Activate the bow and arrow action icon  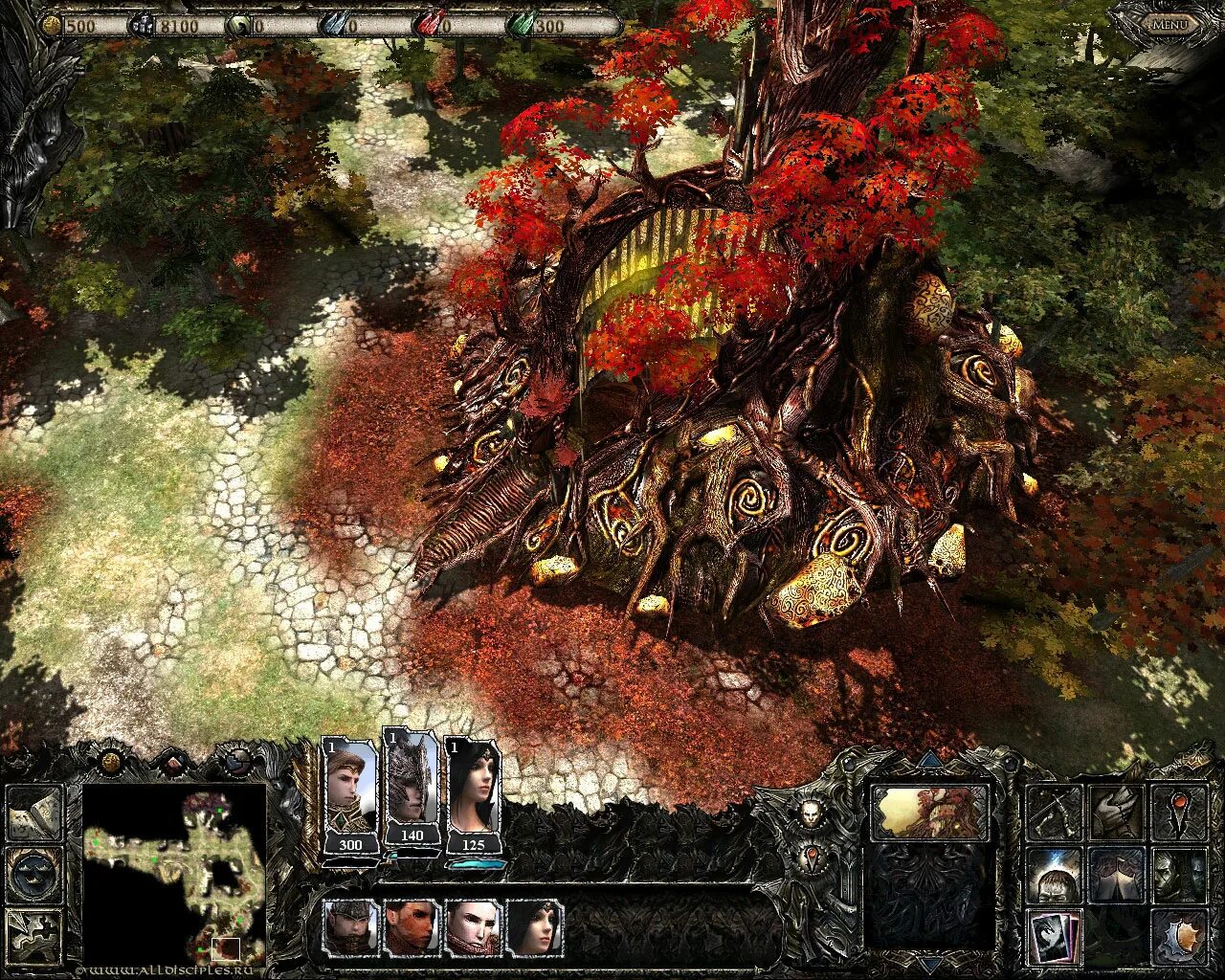tap(1054, 812)
